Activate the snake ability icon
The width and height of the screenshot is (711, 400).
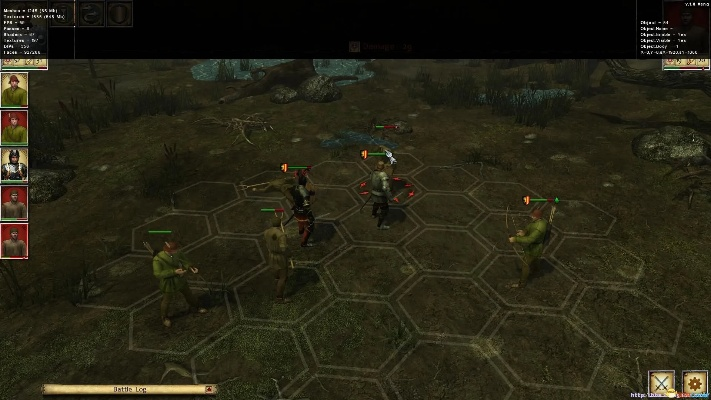tap(90, 15)
